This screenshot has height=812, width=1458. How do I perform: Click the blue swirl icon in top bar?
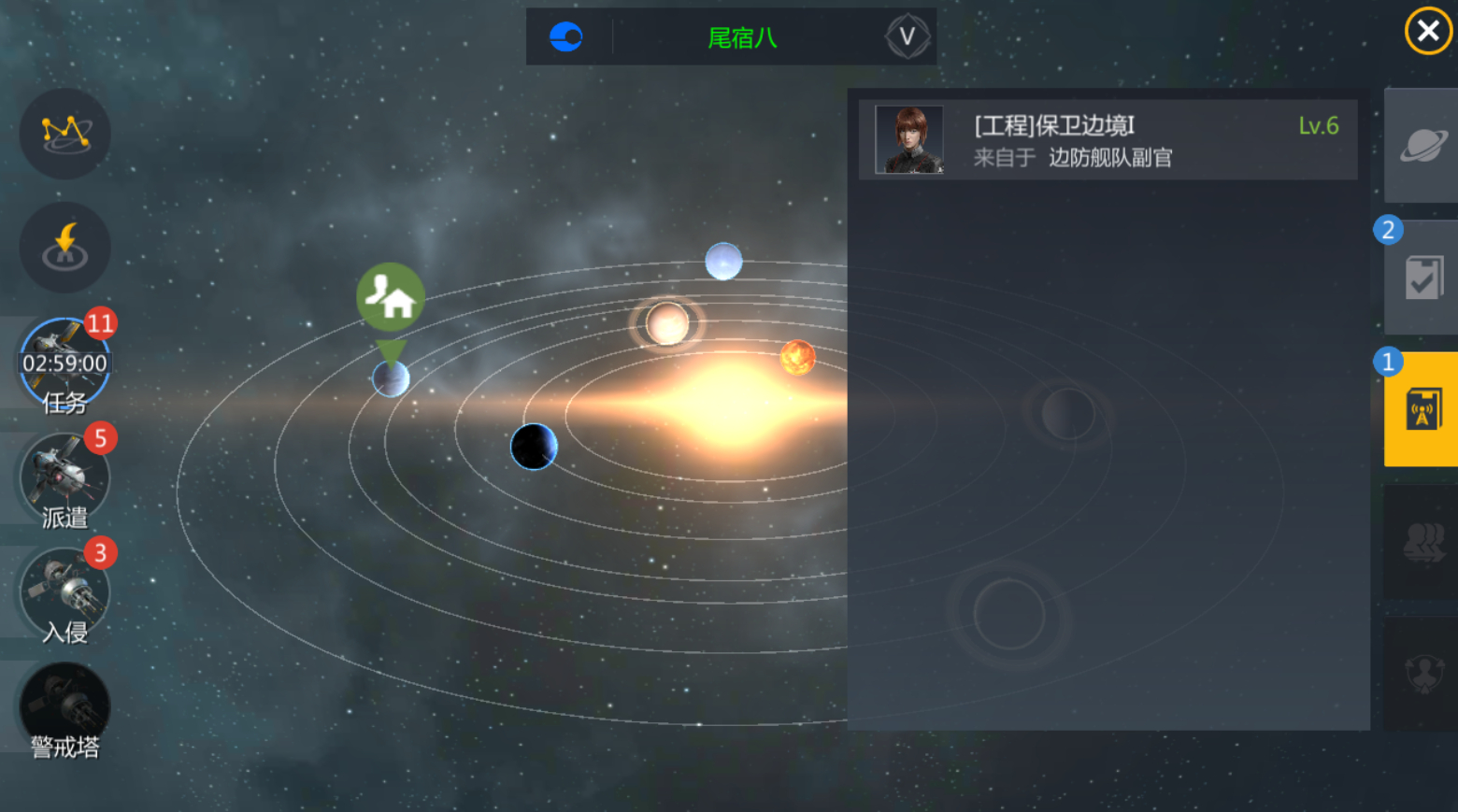(566, 37)
